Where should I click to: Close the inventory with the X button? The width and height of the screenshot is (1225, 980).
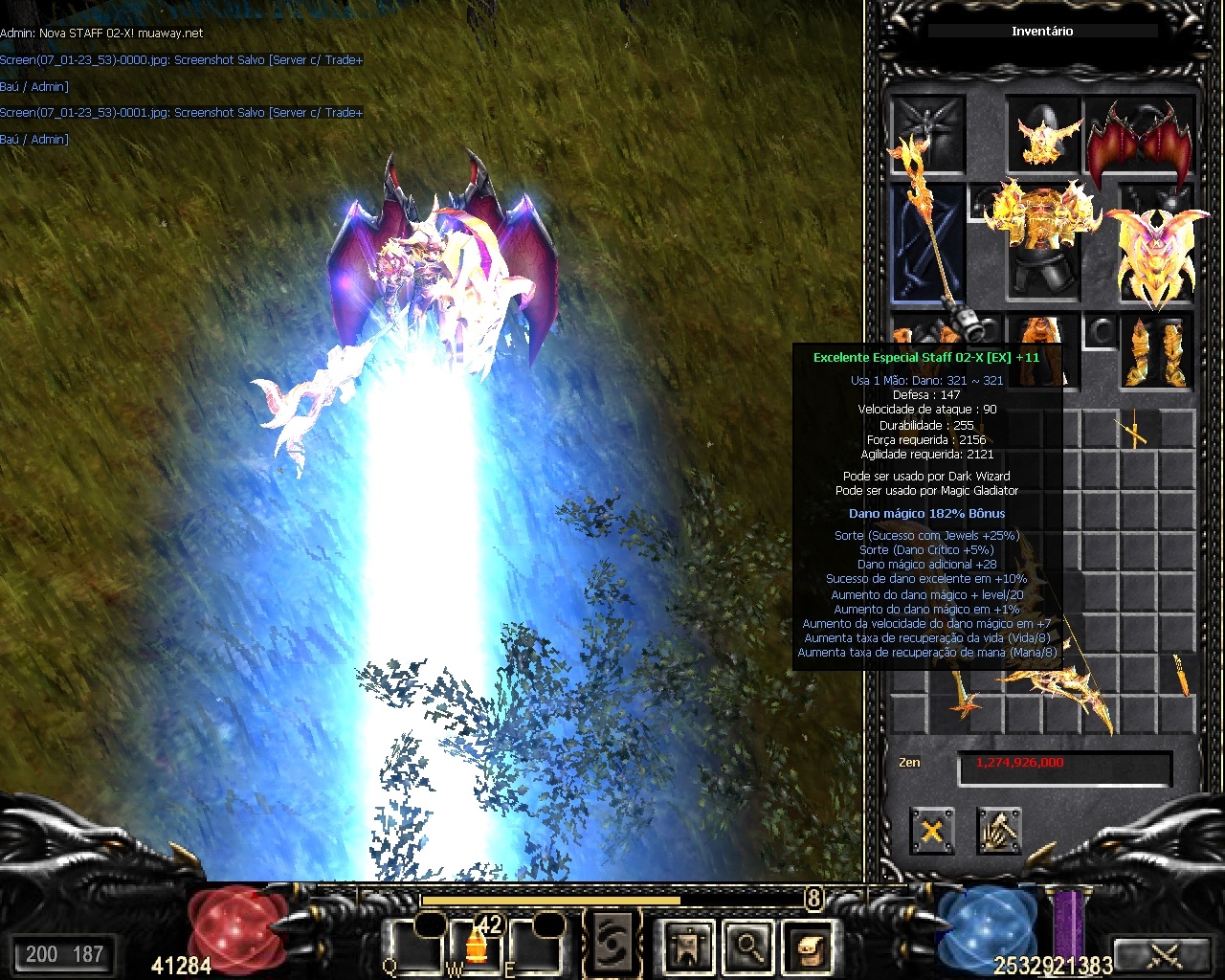[931, 831]
